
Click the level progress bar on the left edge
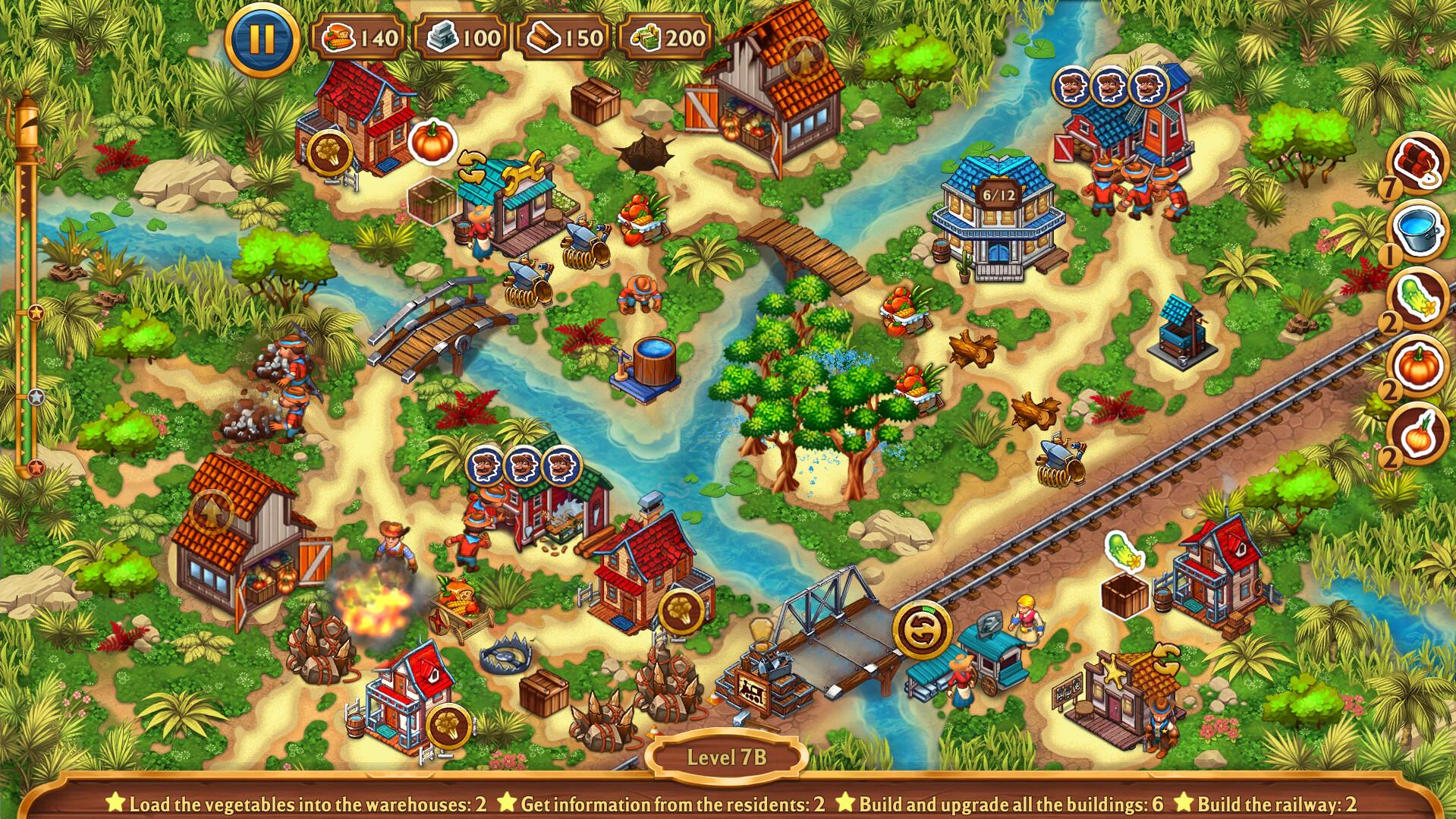29,304
